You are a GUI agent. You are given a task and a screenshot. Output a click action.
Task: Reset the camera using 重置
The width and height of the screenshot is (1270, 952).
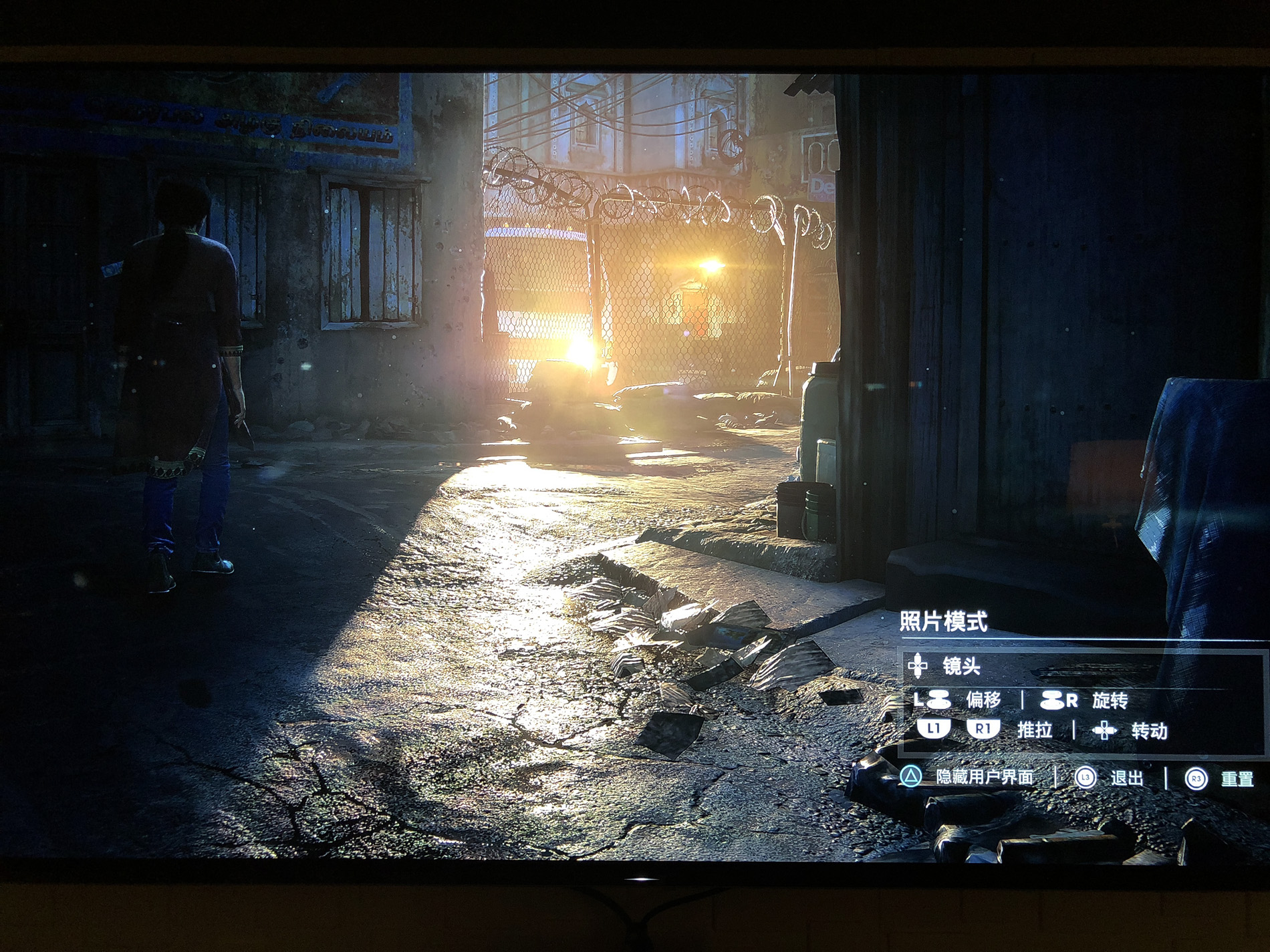[1237, 779]
